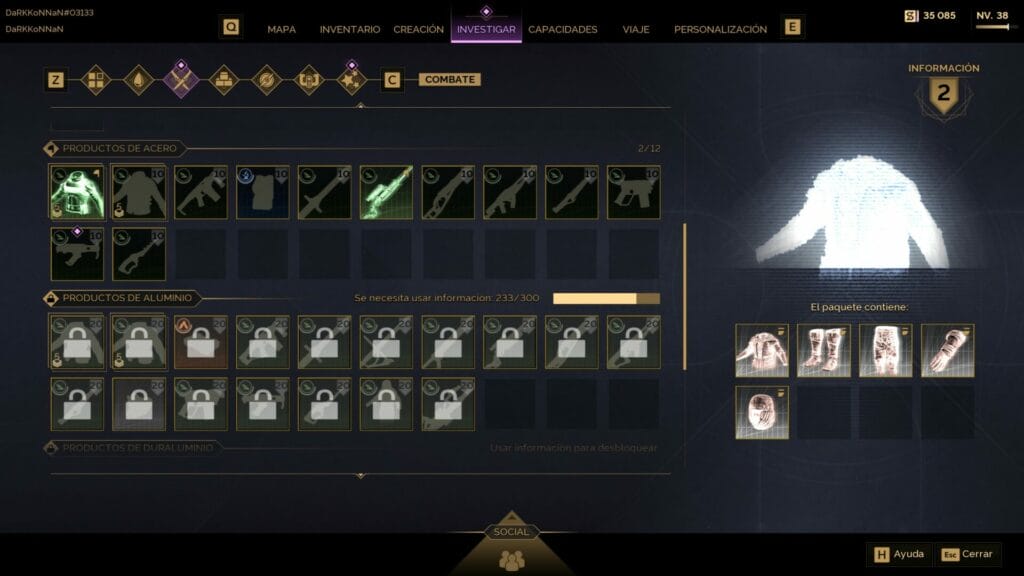Viewport: 1024px width, 576px height.
Task: Select the glowing green armor jacket research item
Action: [x=77, y=192]
